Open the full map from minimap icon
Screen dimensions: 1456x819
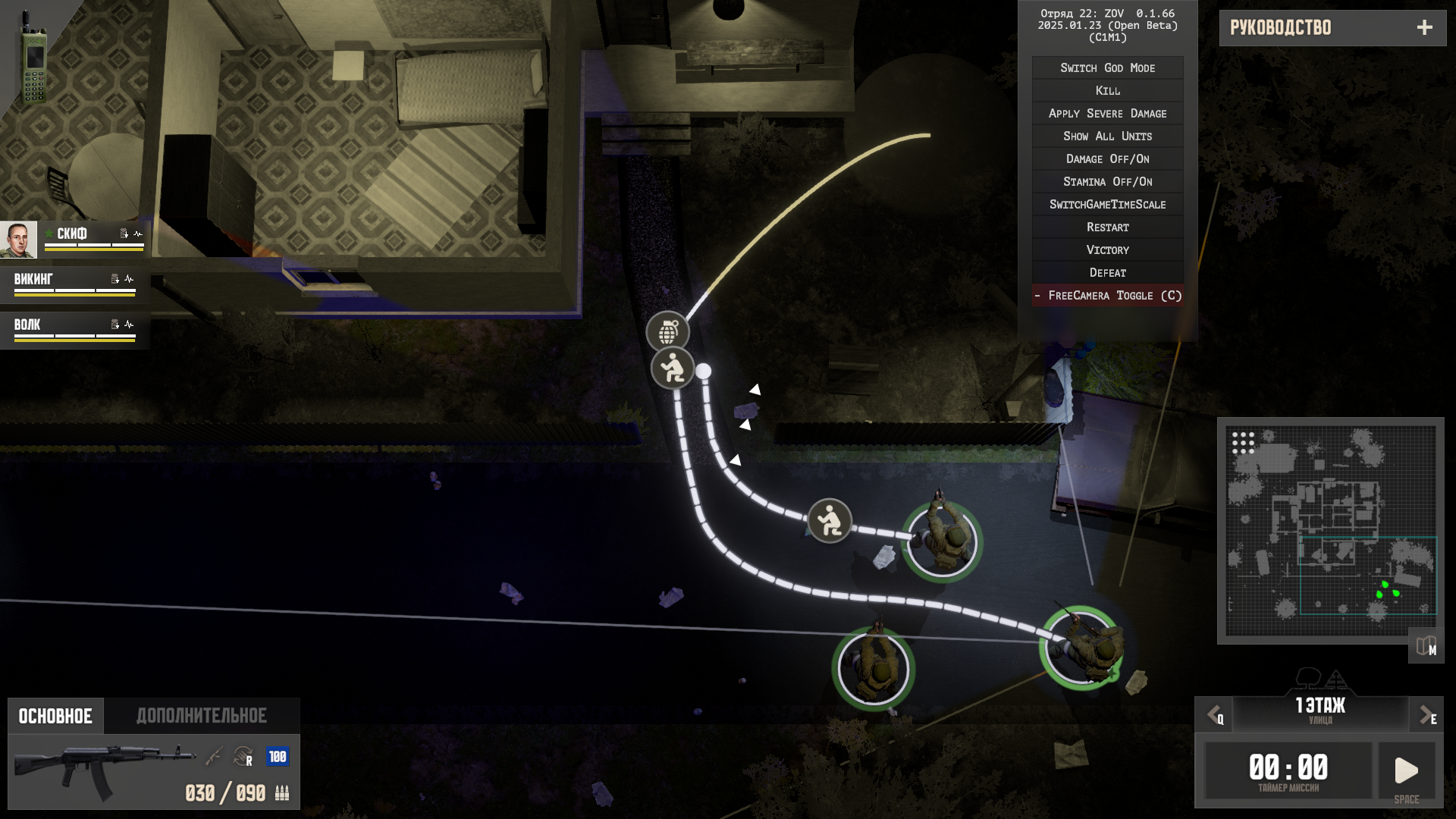(x=1426, y=646)
